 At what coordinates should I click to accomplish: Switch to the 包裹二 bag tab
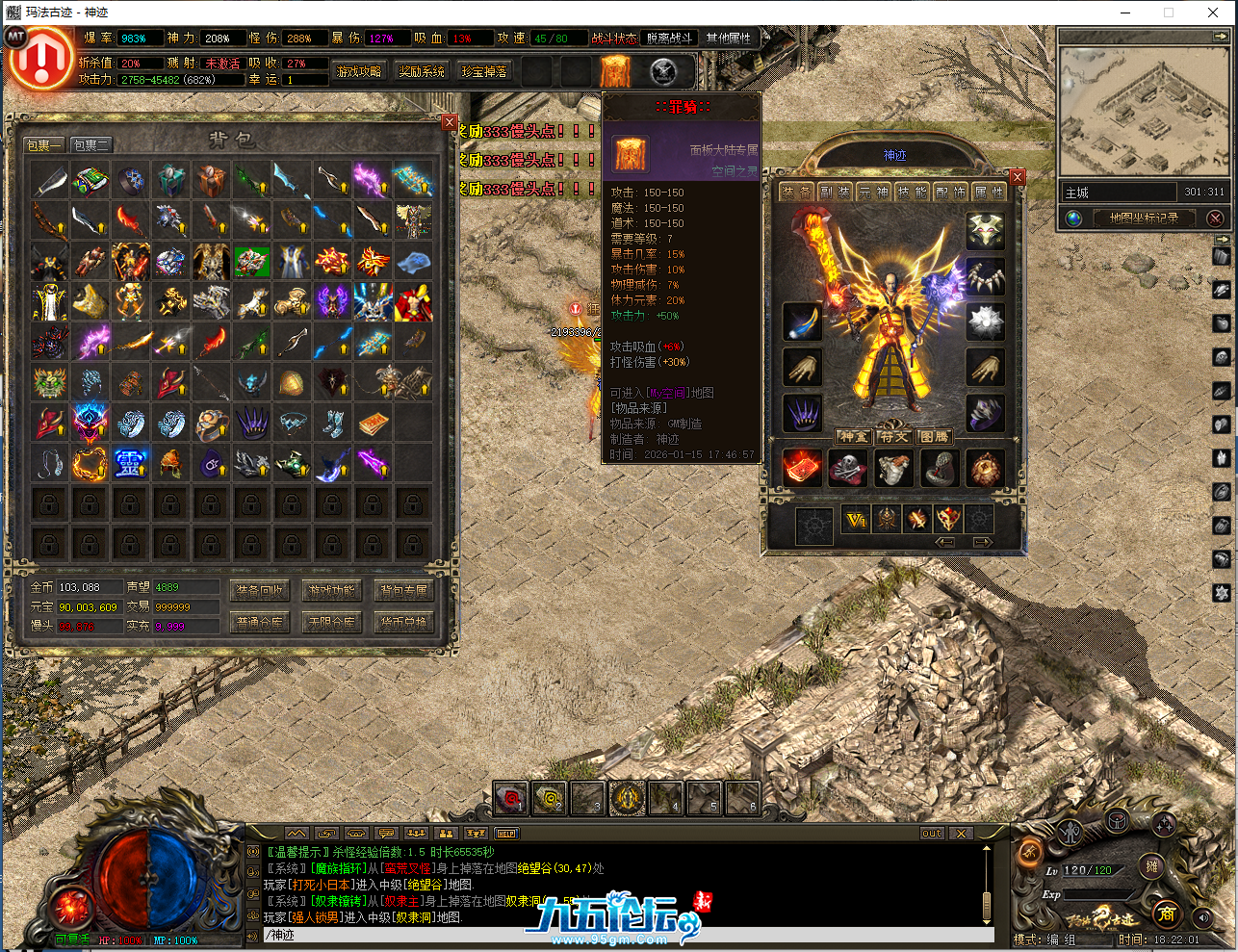[x=91, y=145]
